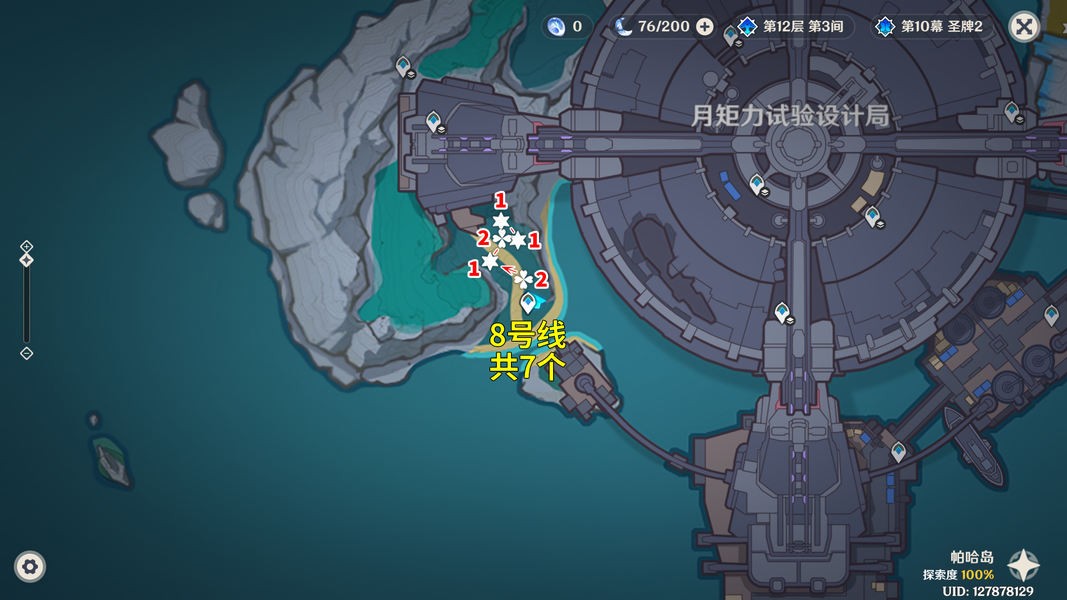This screenshot has height=600, width=1067.
Task: Click the map zoom slider handle
Action: point(27,260)
